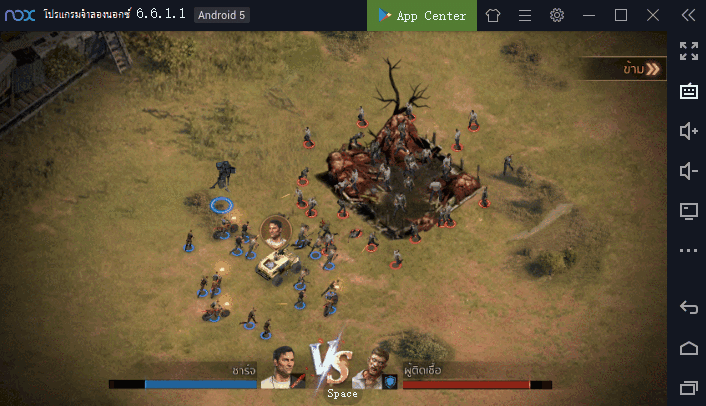Select the hero portrait above the armored vehicle
This screenshot has width=706, height=406.
[275, 232]
